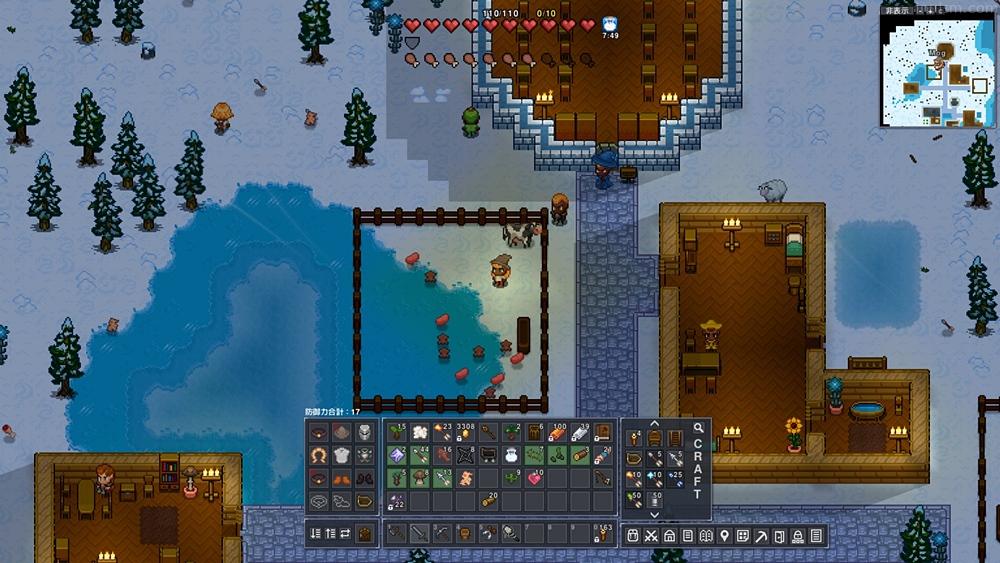1000x563 pixels.
Task: Select the torch stack in the hotbar
Action: (x=602, y=534)
